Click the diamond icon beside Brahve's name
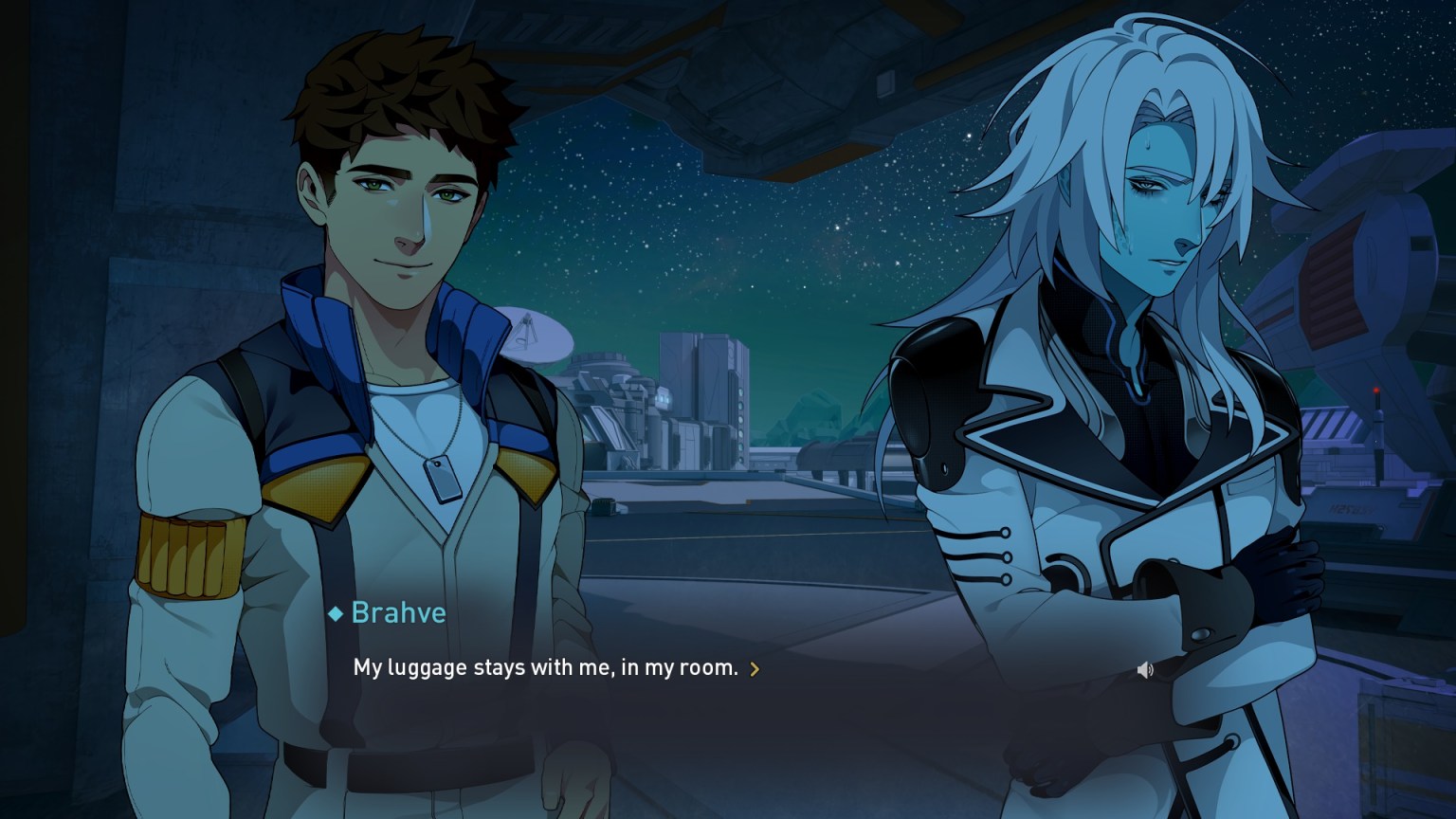 (334, 613)
